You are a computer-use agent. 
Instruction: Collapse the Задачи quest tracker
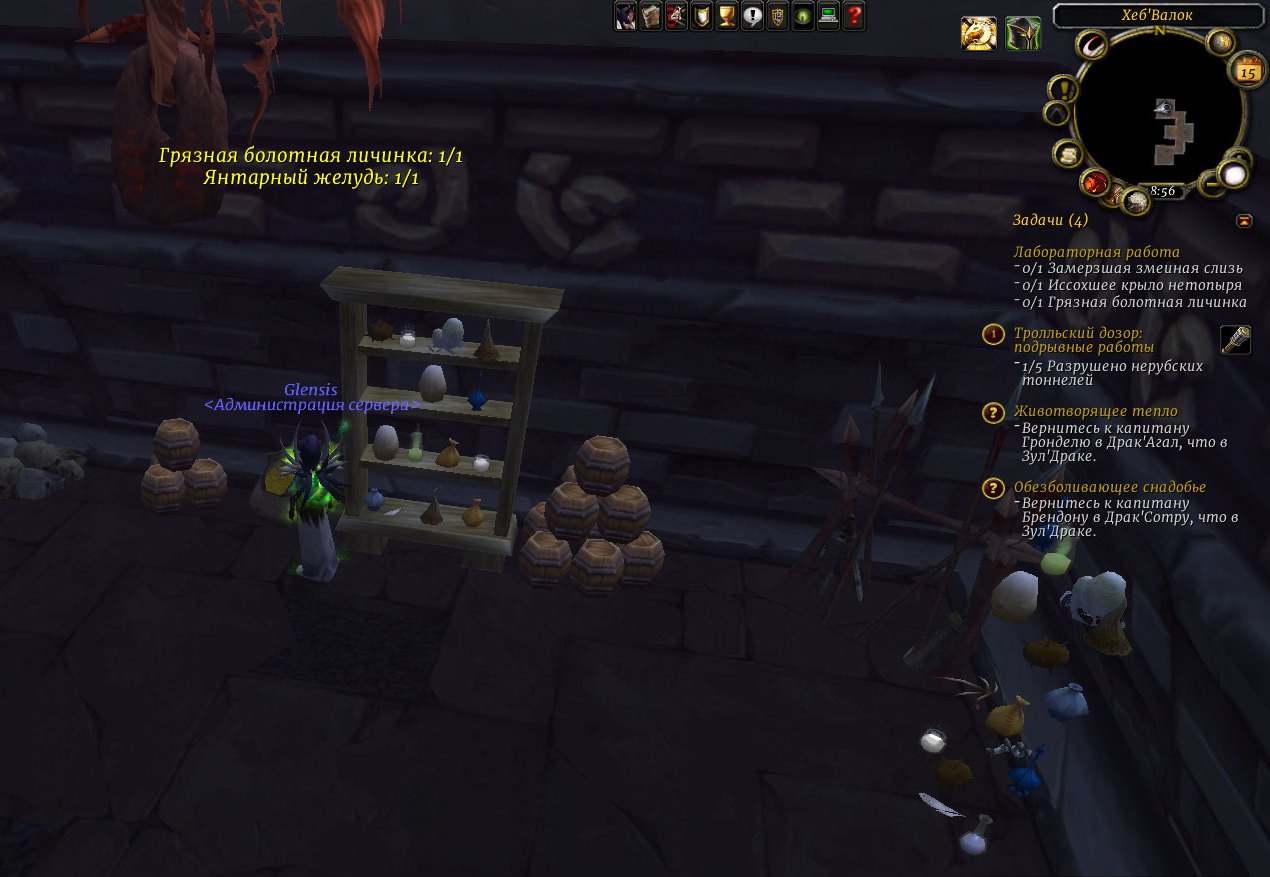coord(1244,220)
